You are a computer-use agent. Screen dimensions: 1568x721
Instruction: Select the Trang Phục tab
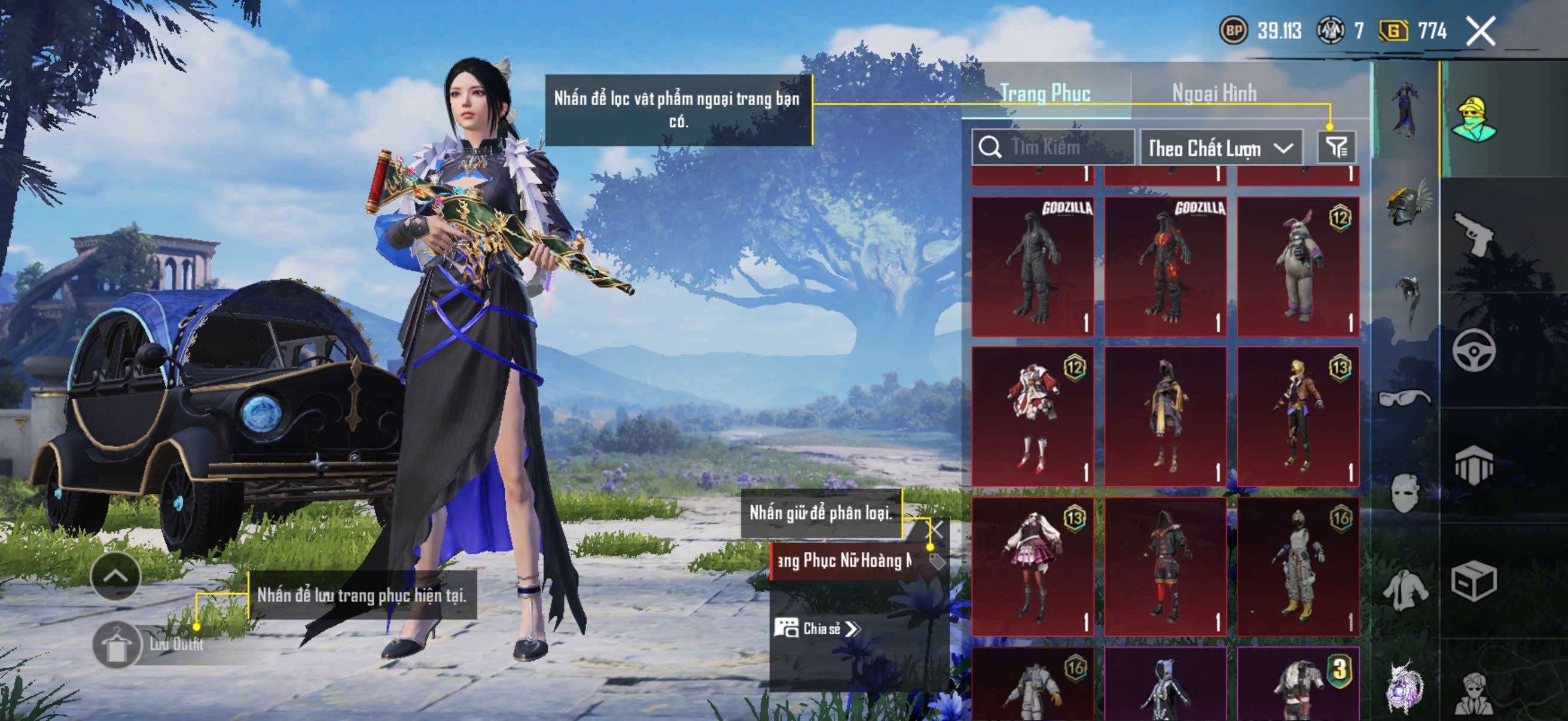point(1045,93)
